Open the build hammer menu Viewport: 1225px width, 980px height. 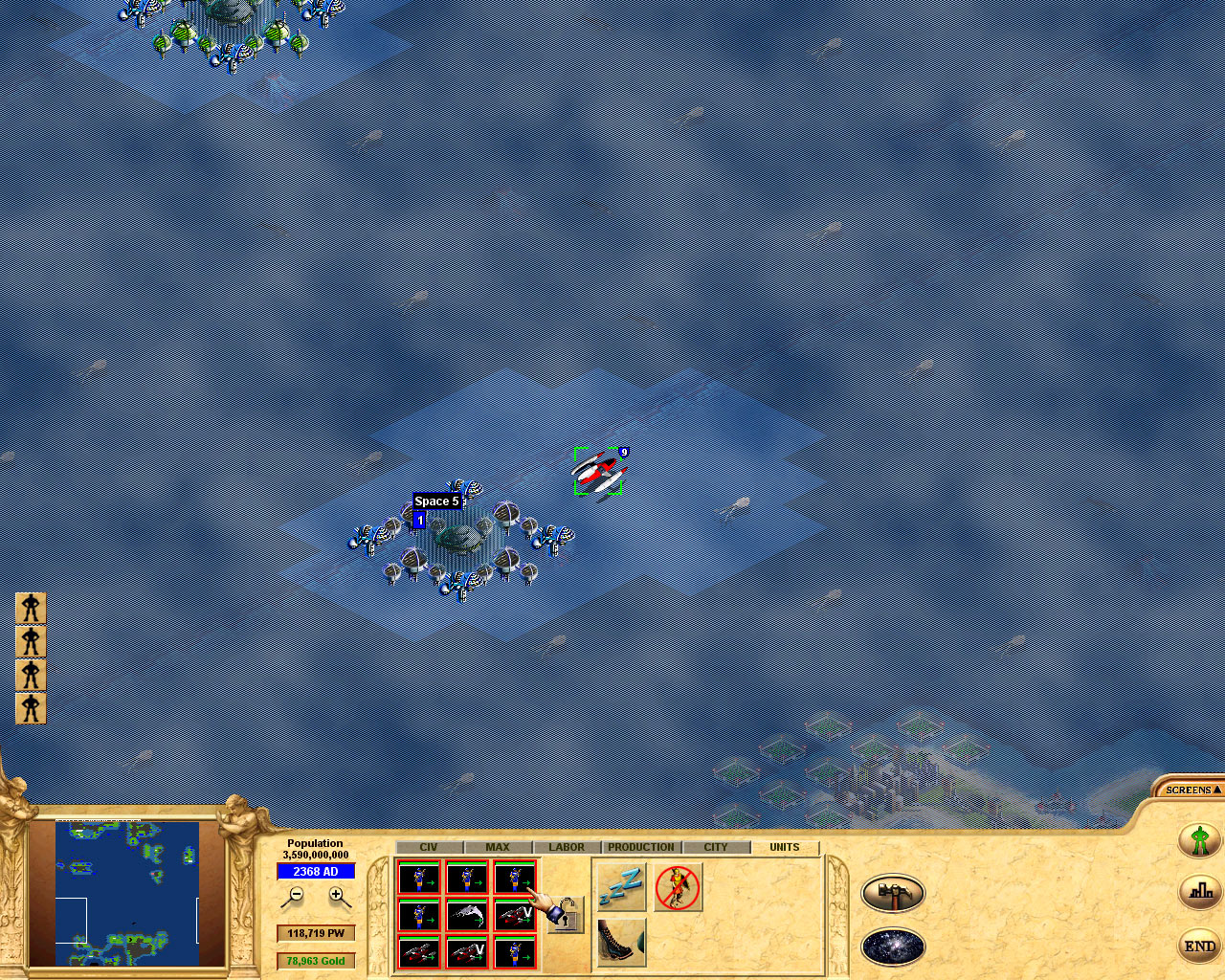pos(893,892)
